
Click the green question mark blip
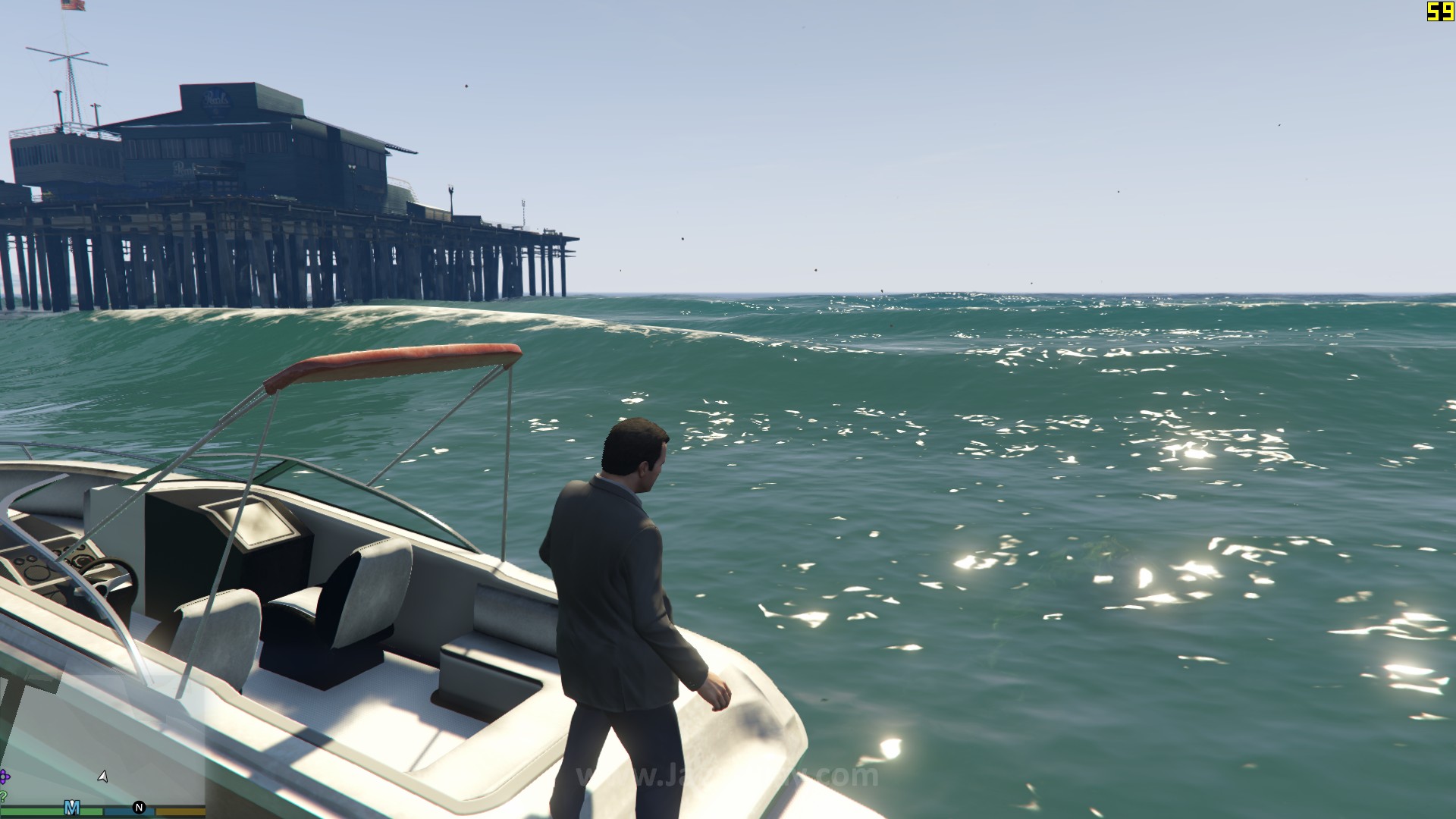click(x=3, y=795)
